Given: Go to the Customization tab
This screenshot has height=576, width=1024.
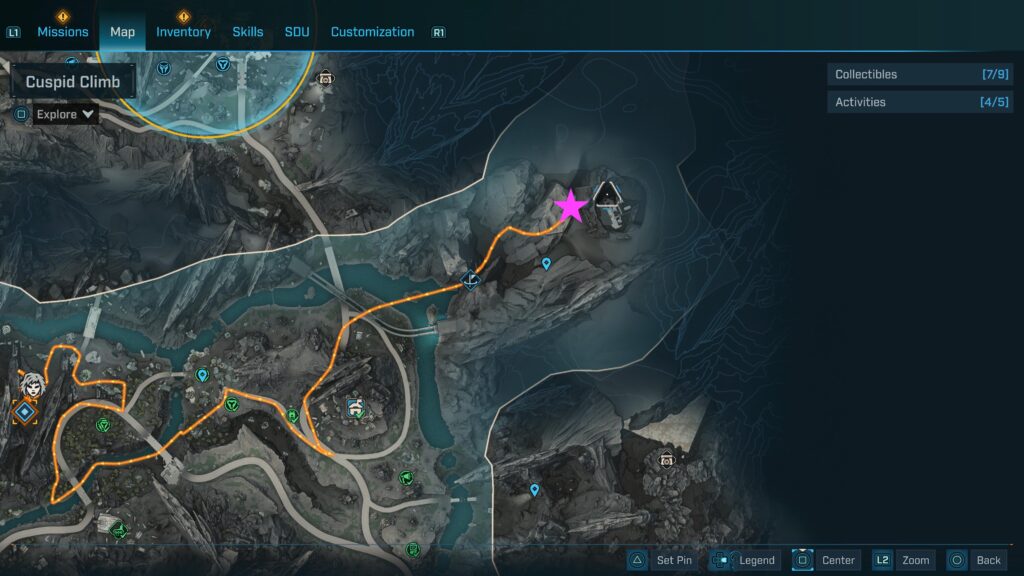Looking at the screenshot, I should pyautogui.click(x=372, y=32).
